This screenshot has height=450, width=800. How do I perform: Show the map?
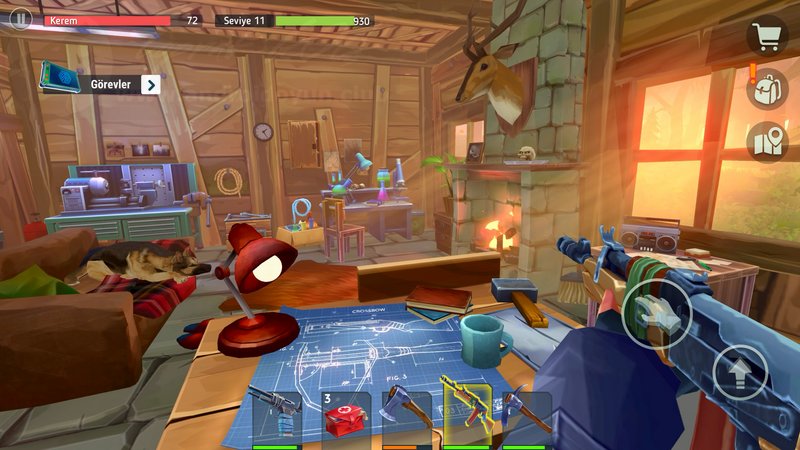pyautogui.click(x=767, y=141)
